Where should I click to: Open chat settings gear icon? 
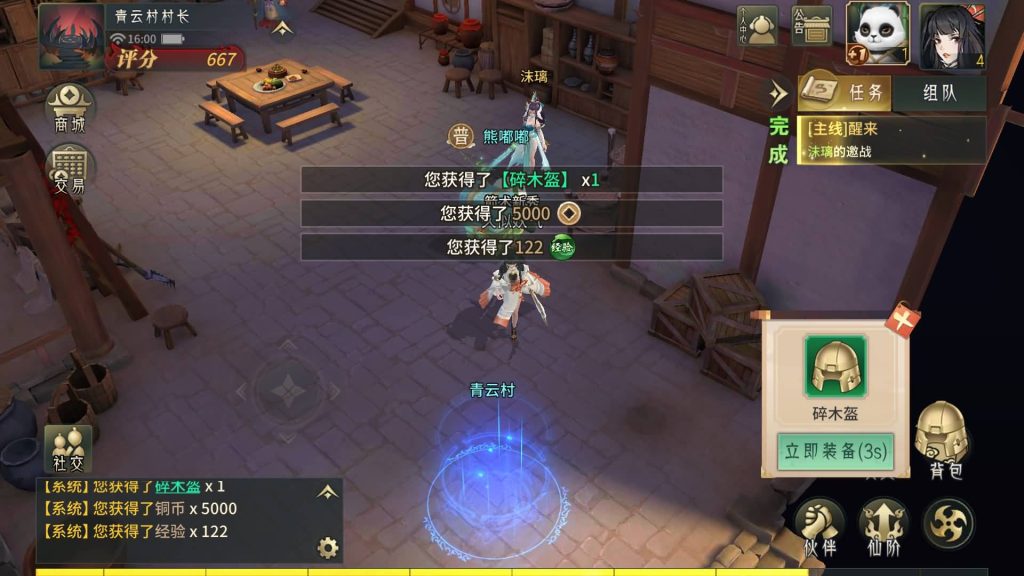click(x=327, y=547)
